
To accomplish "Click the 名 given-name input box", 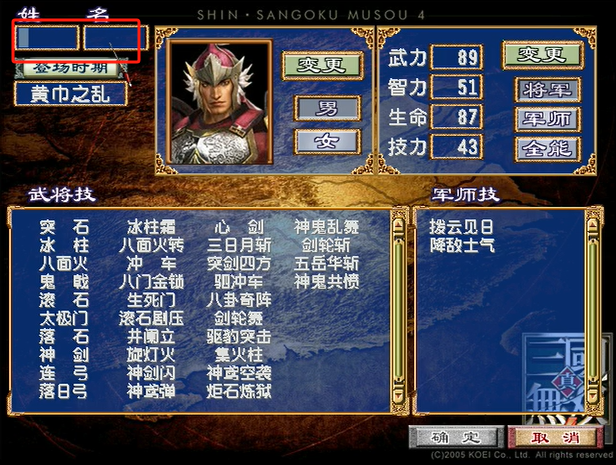I will 114,38.
